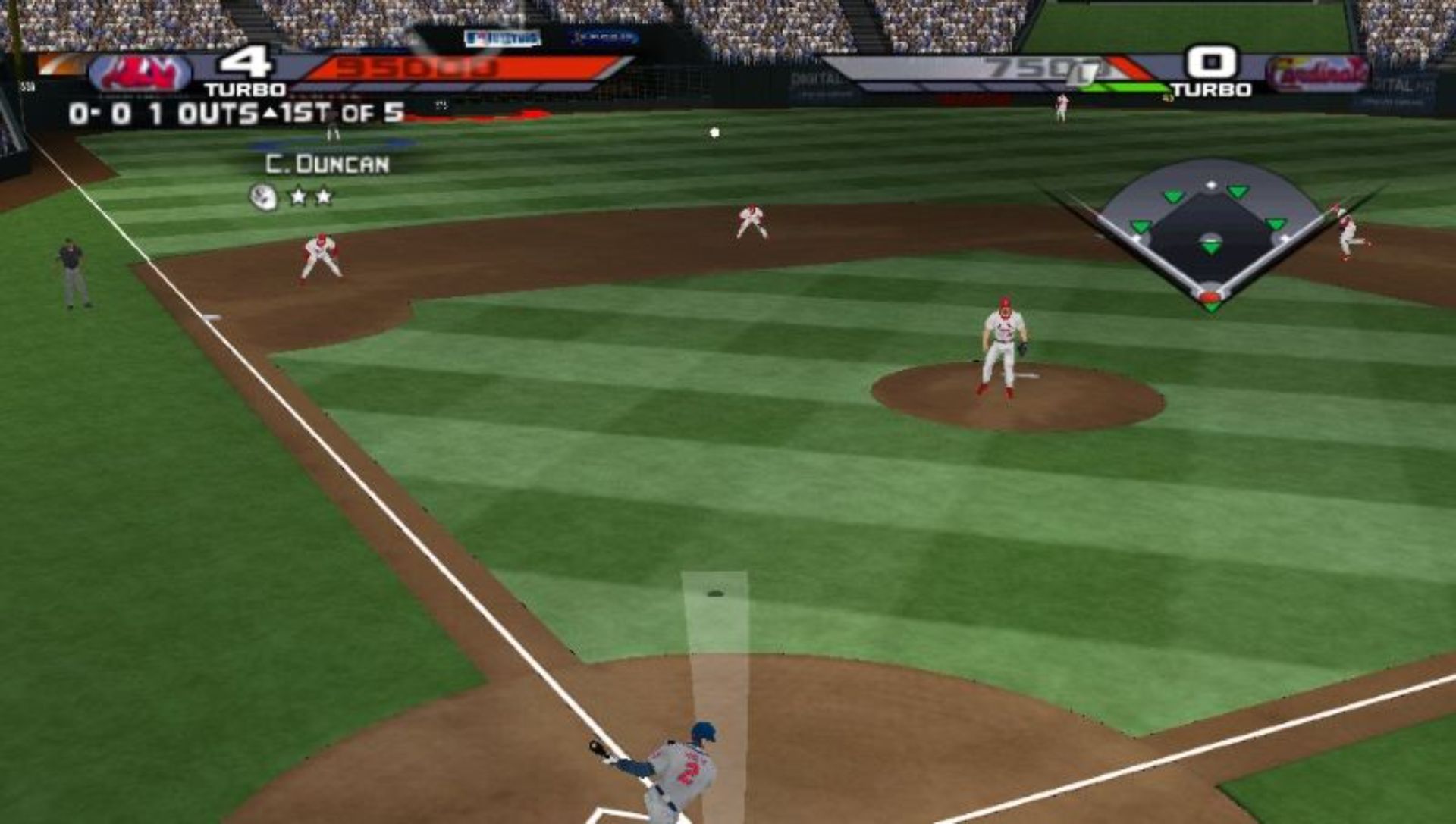Select the C. Duncan player name label
This screenshot has width=1456, height=824.
[x=327, y=164]
